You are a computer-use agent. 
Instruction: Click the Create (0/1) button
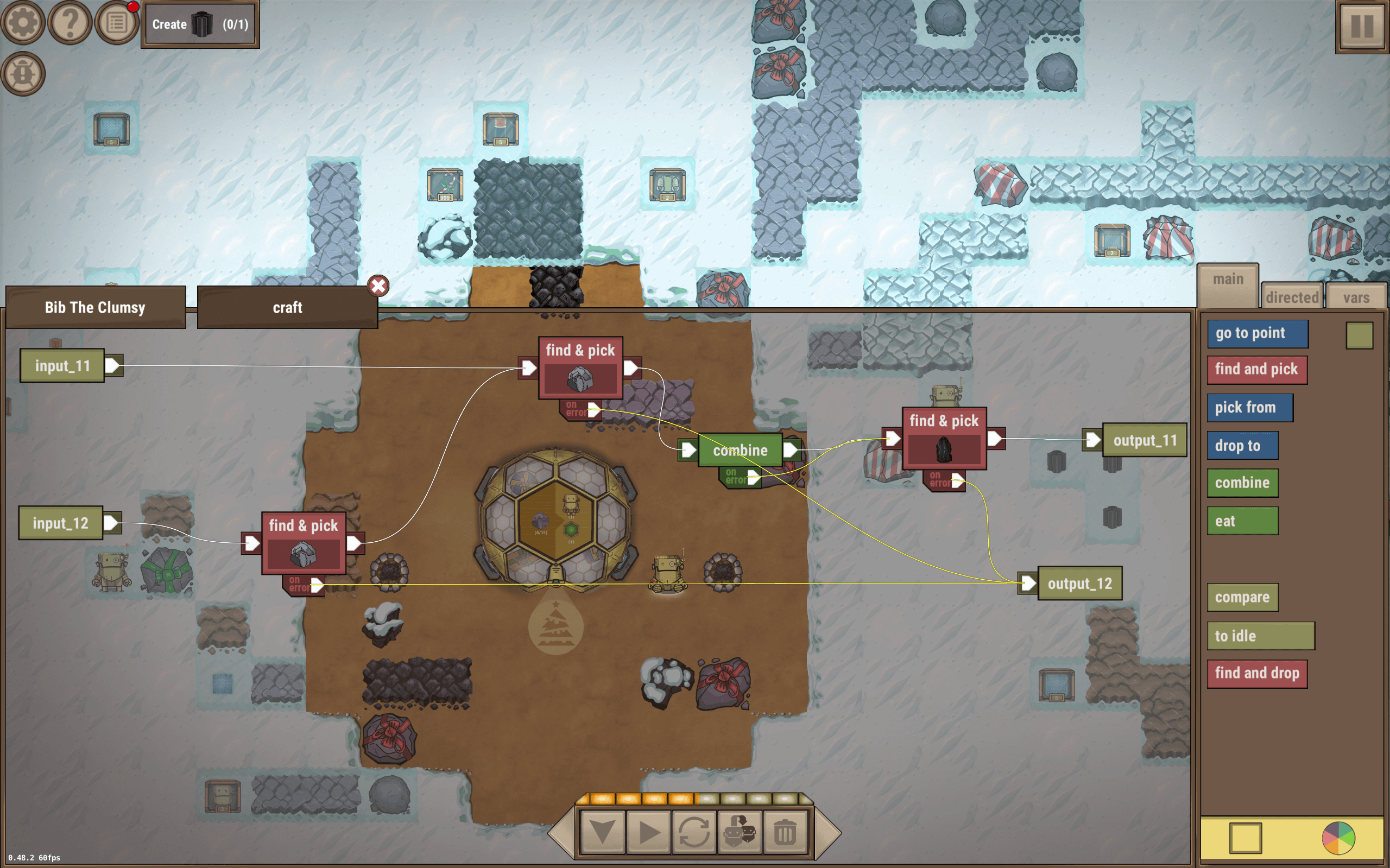(x=199, y=24)
